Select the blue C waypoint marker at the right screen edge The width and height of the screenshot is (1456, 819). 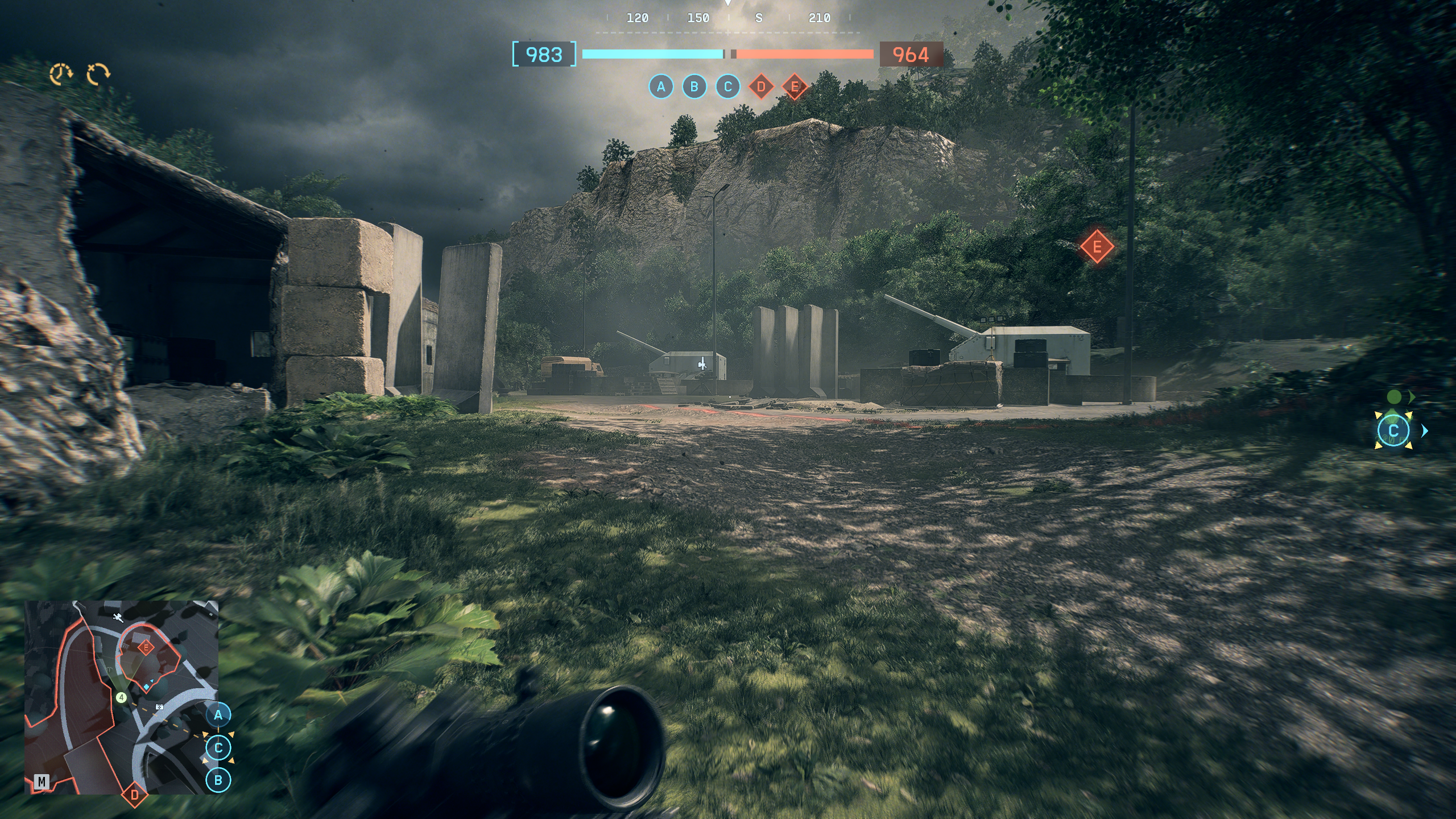coord(1393,431)
